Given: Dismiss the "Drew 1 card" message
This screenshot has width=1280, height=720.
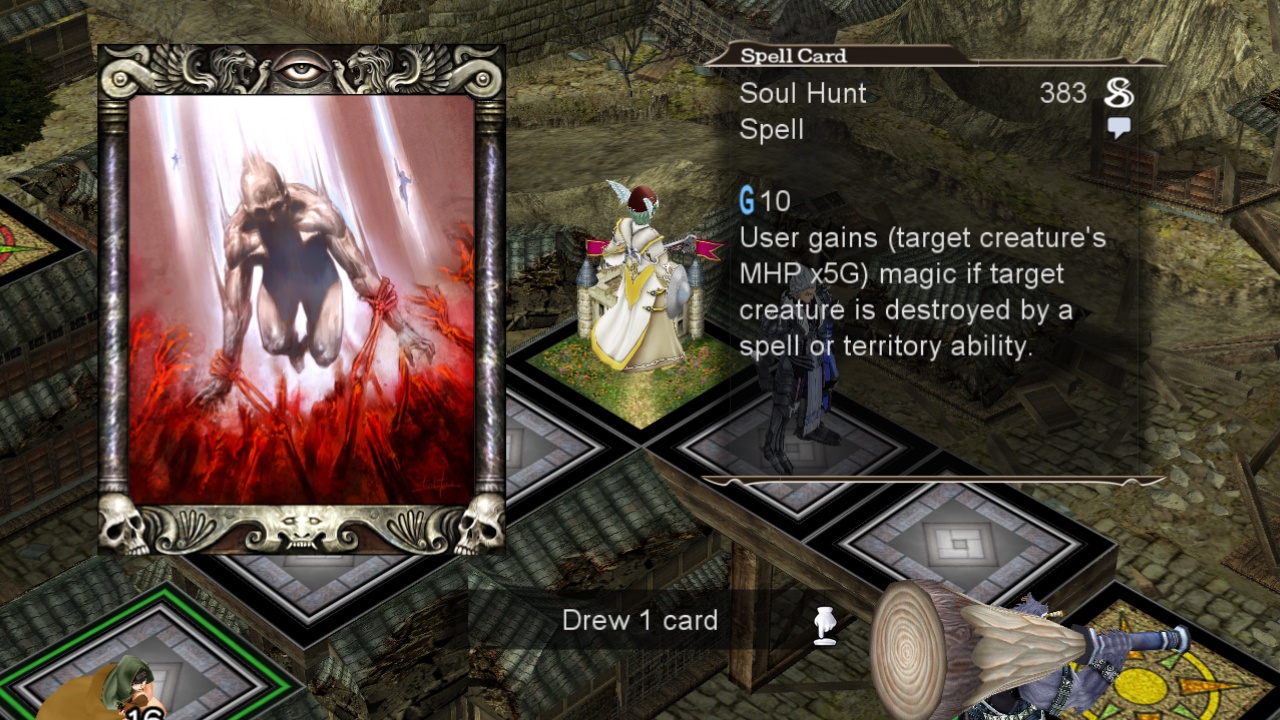Looking at the screenshot, I should coord(640,621).
